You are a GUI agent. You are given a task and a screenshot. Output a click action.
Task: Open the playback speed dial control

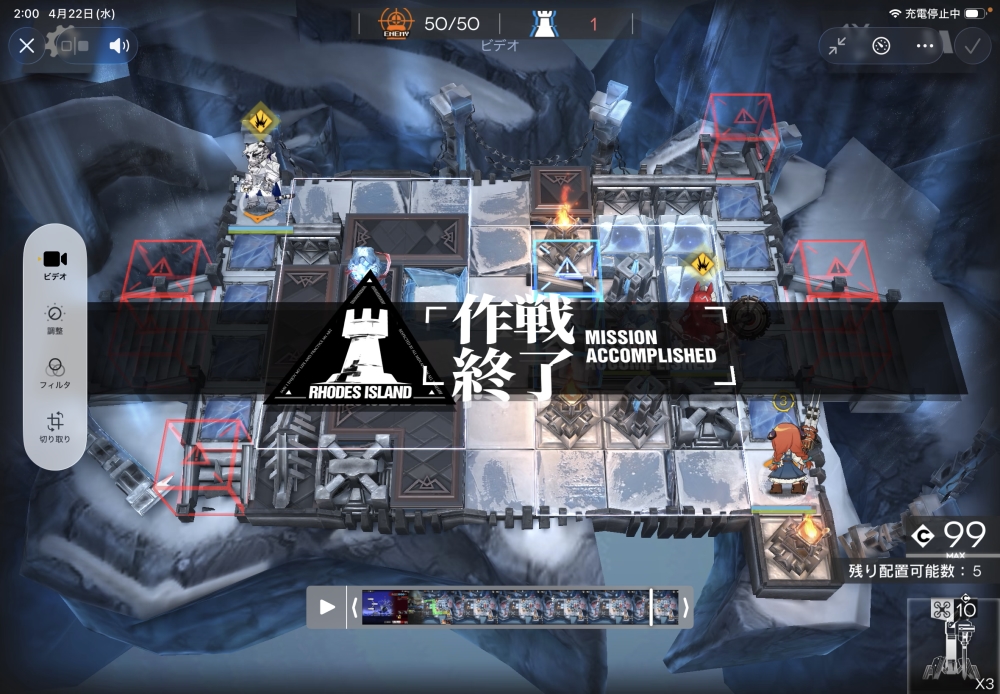(x=881, y=45)
